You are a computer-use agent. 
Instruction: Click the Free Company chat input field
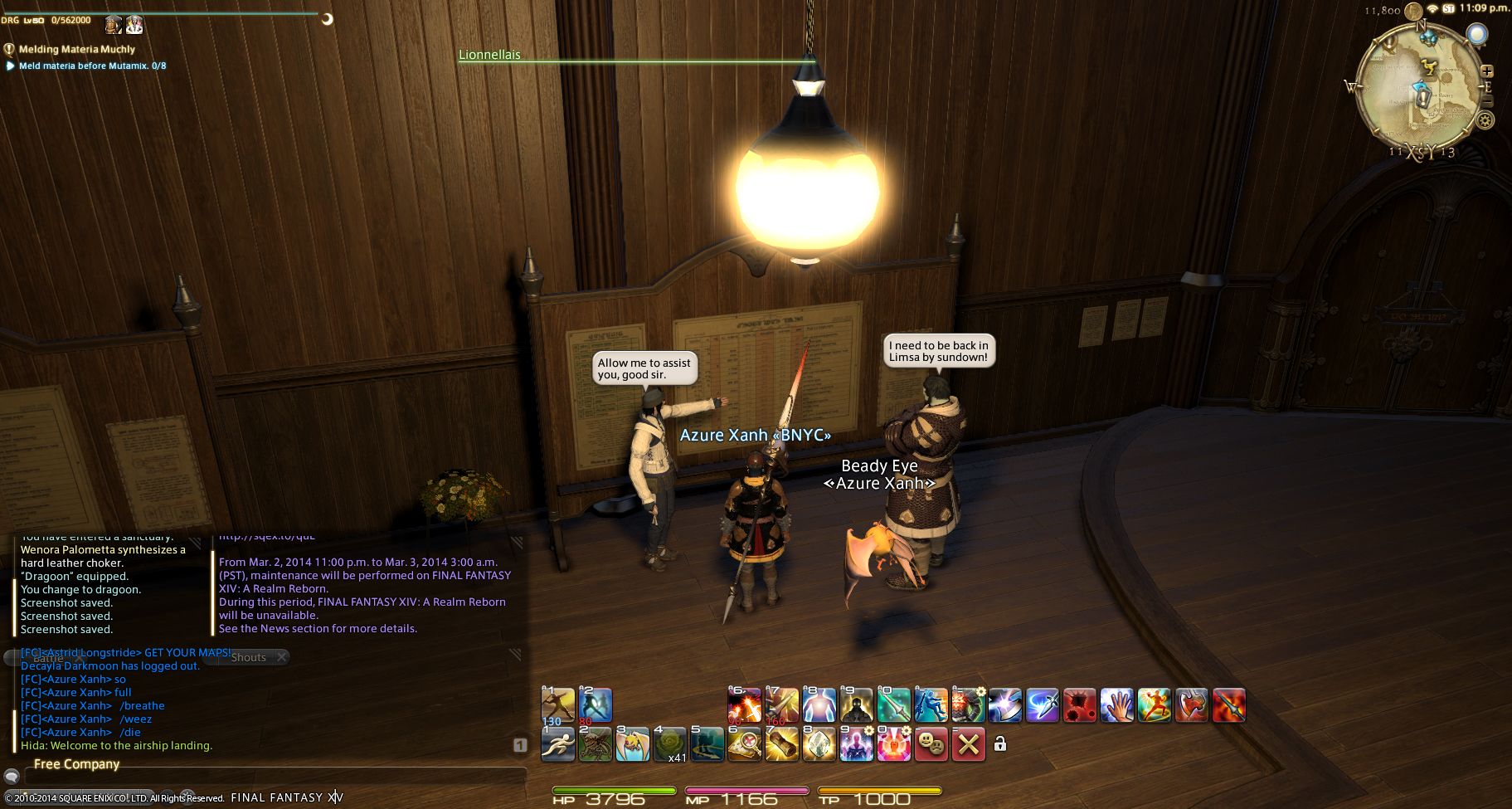274,777
